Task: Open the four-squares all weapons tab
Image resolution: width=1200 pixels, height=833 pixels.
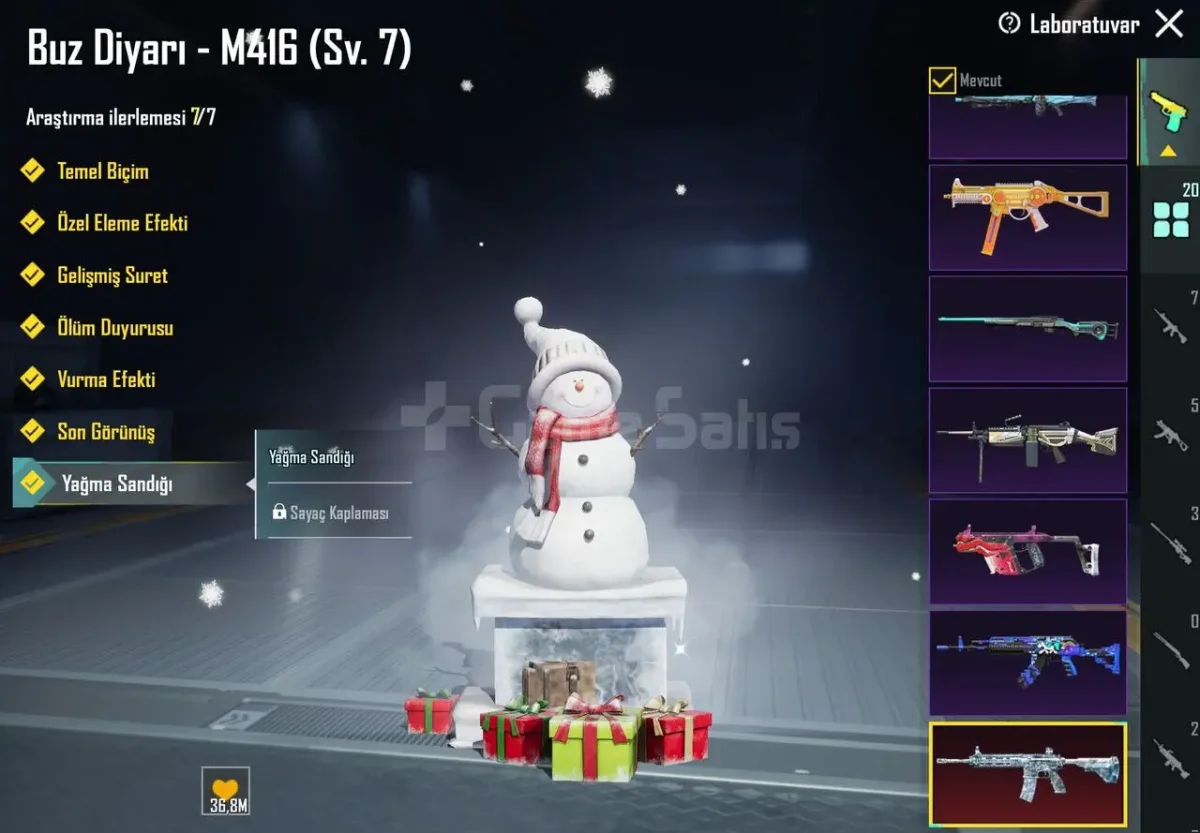Action: point(1171,220)
